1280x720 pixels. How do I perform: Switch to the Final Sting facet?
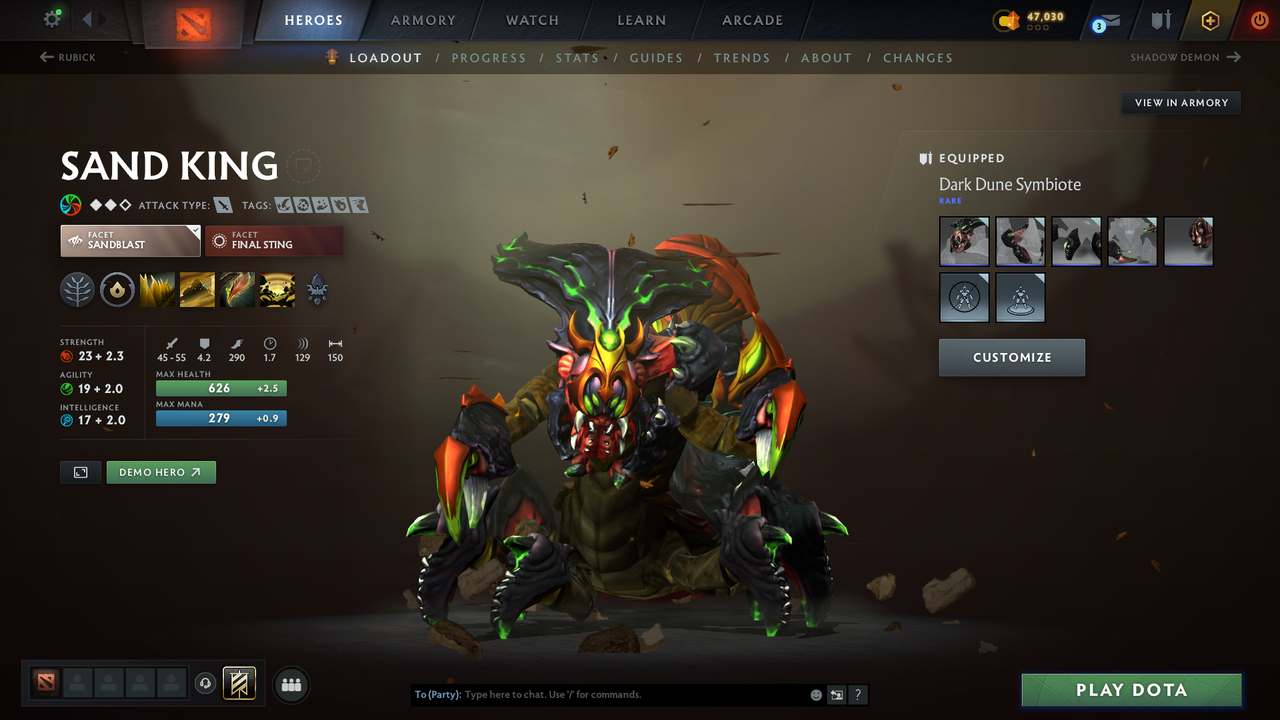click(274, 240)
